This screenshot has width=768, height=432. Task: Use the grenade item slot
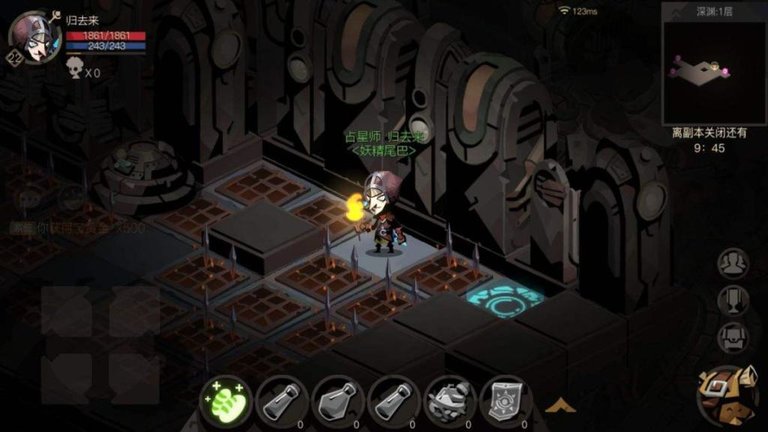(x=447, y=399)
